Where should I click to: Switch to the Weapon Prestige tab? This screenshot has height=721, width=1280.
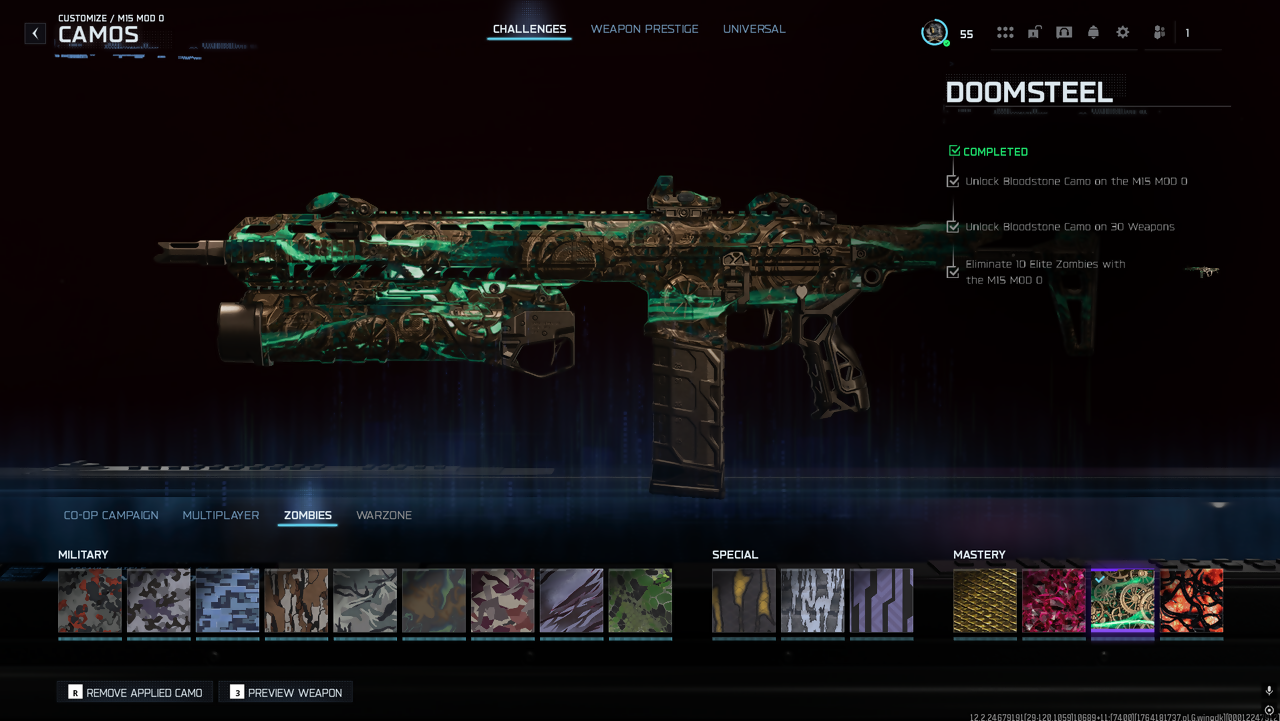pyautogui.click(x=644, y=29)
